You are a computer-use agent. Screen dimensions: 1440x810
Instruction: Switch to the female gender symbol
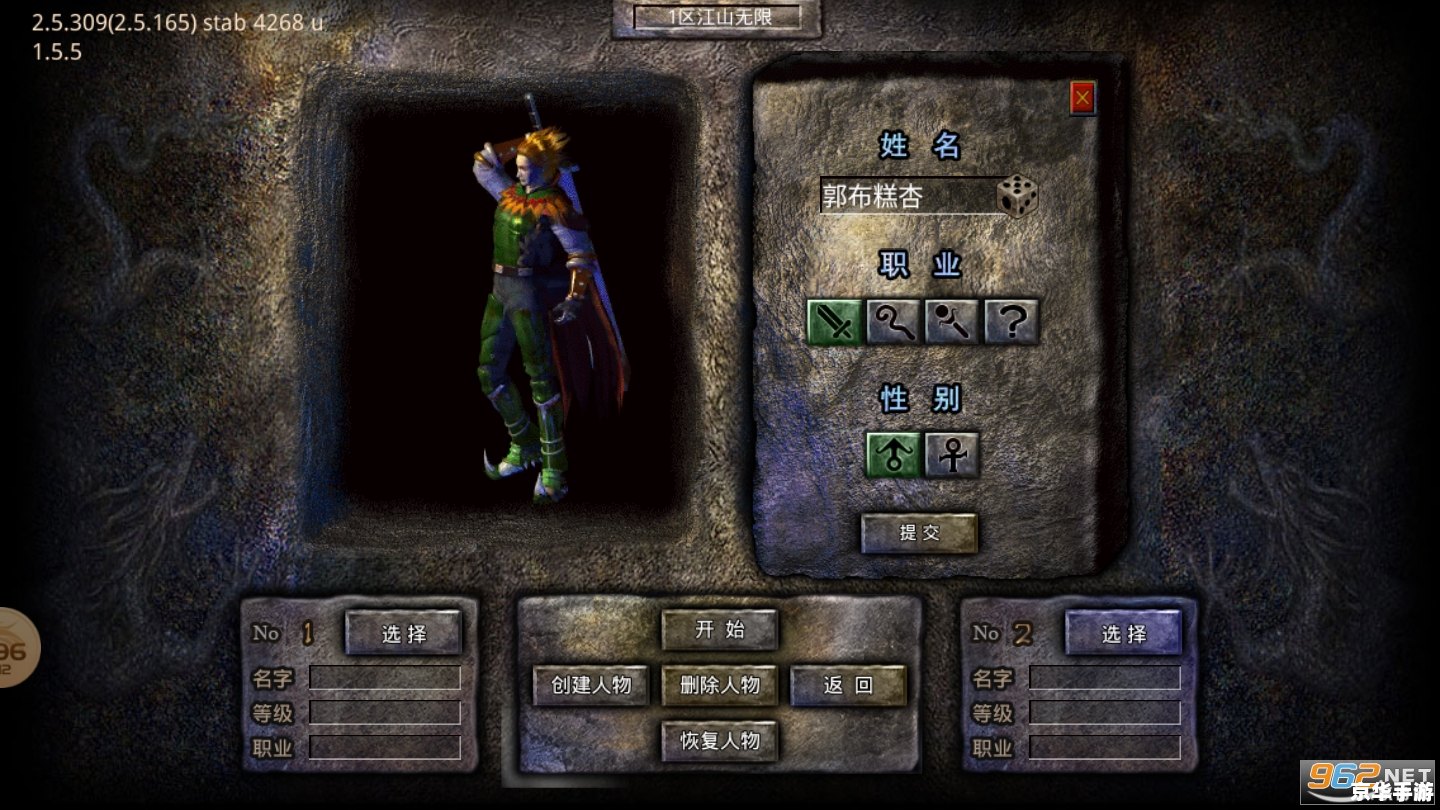click(951, 455)
